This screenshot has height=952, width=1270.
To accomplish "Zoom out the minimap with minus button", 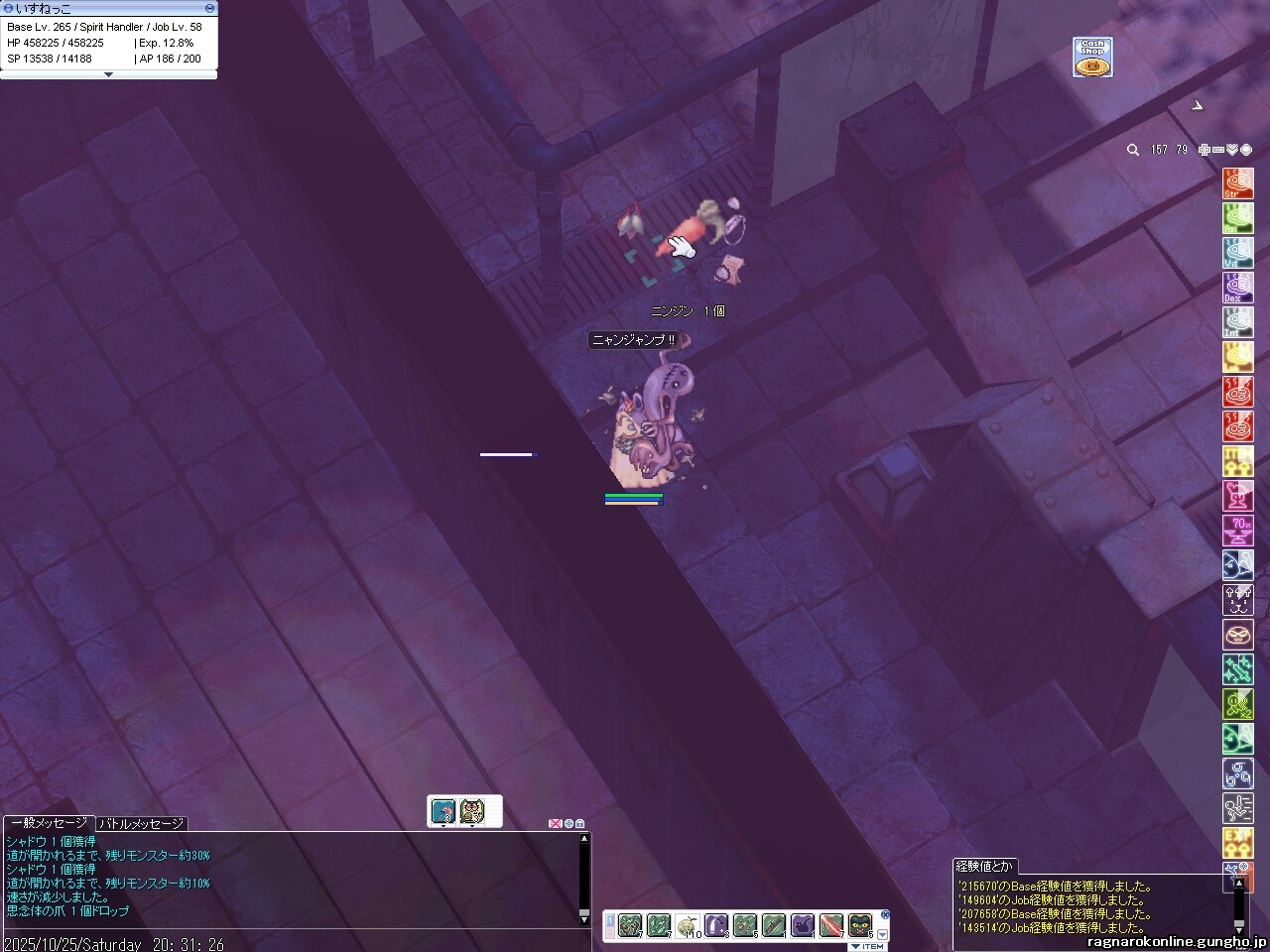I will pos(1218,150).
